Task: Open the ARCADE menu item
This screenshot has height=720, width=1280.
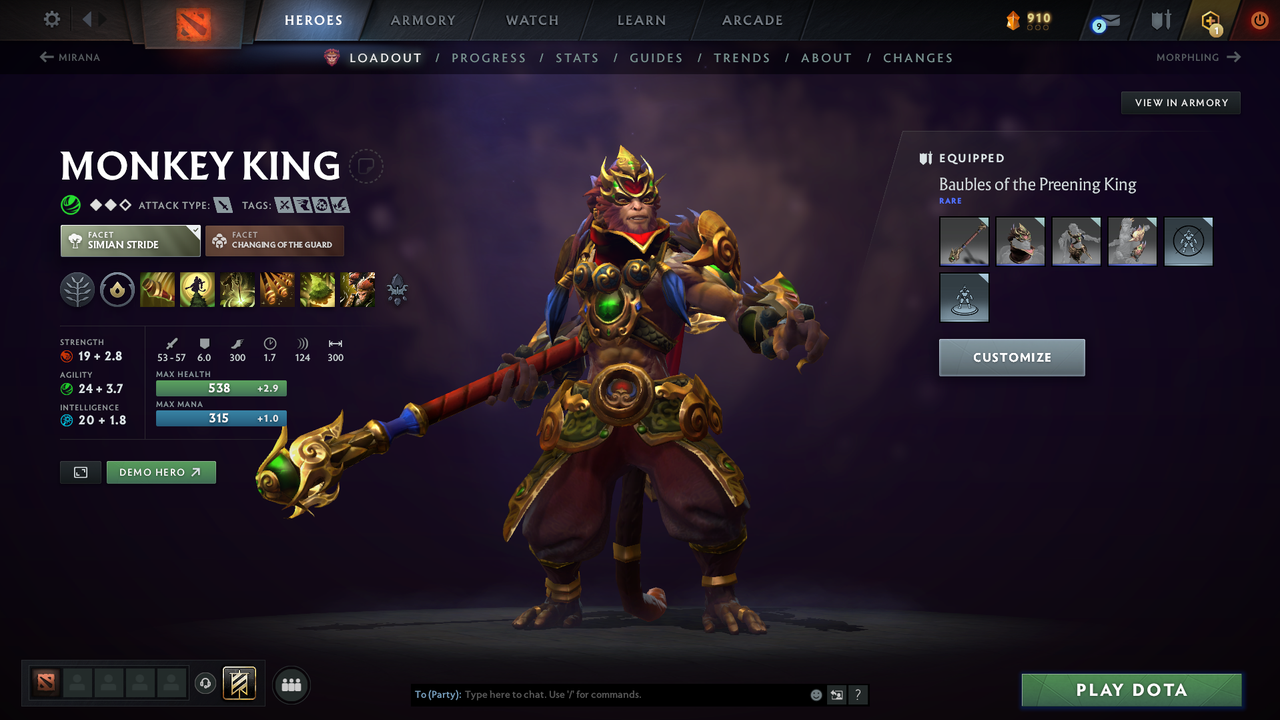Action: (x=751, y=20)
